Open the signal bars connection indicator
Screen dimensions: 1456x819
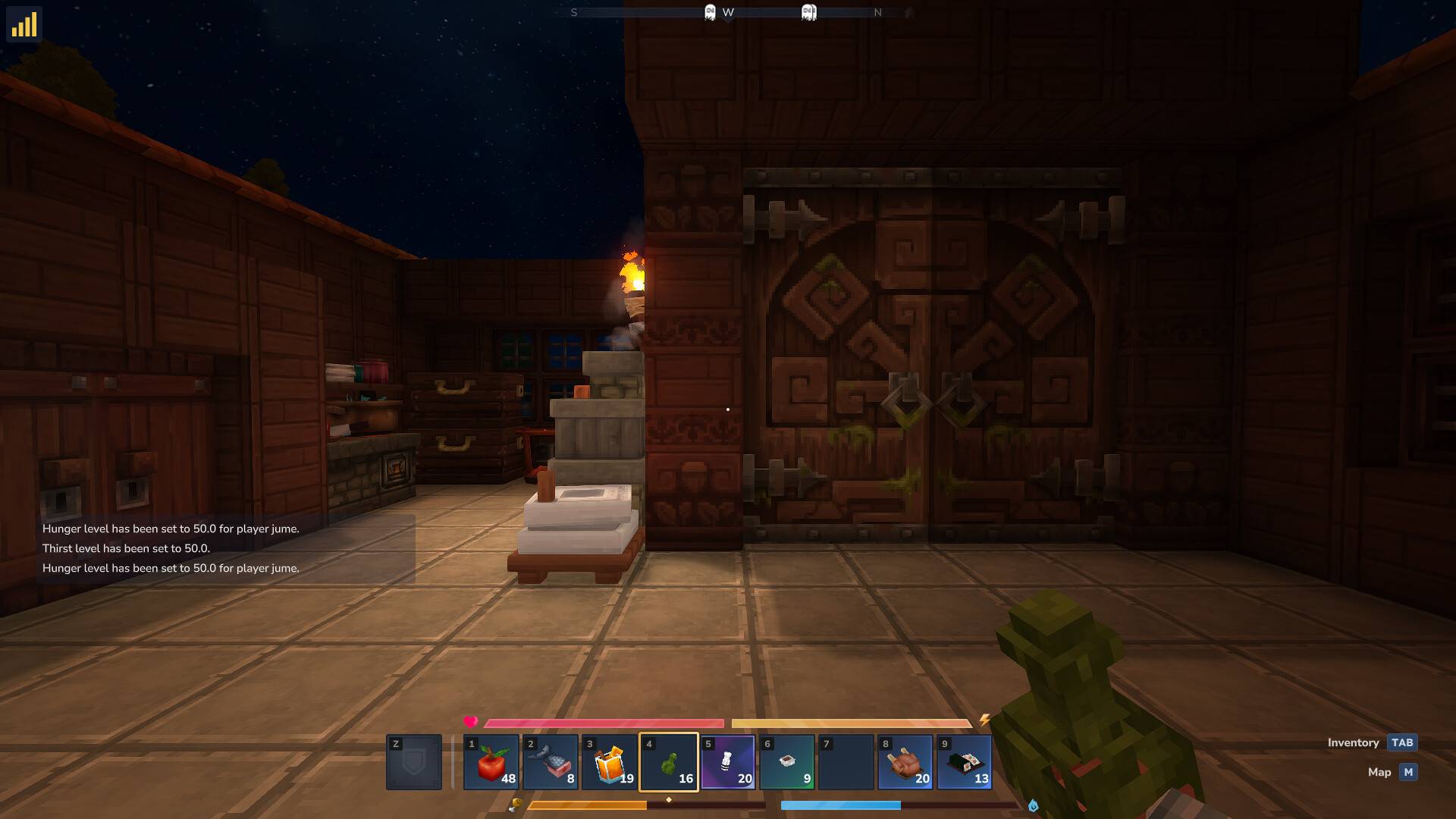[x=24, y=24]
